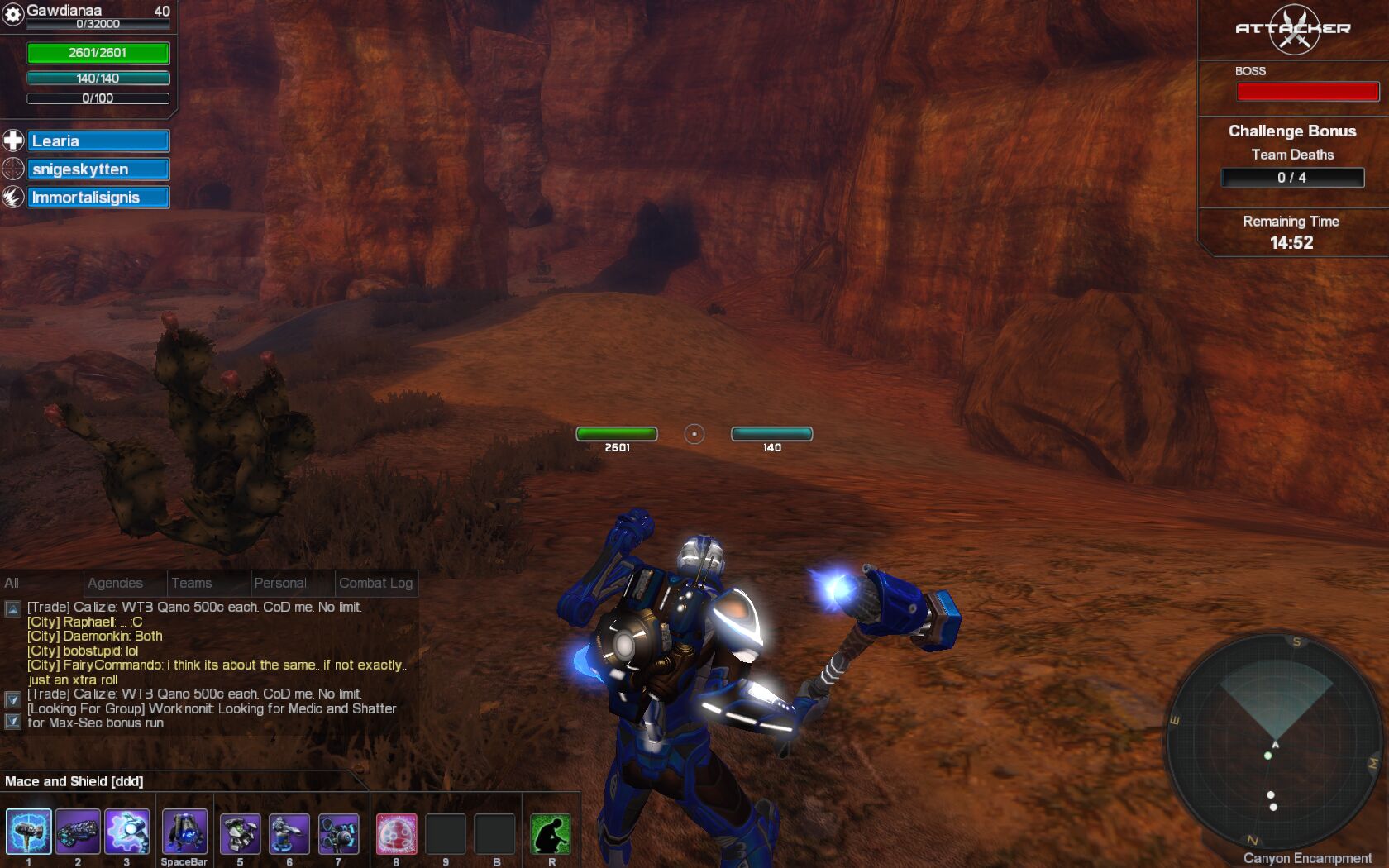Screen dimensions: 1389x868
Task: Trigger the SpaceBar jetpack ability
Action: [x=184, y=832]
